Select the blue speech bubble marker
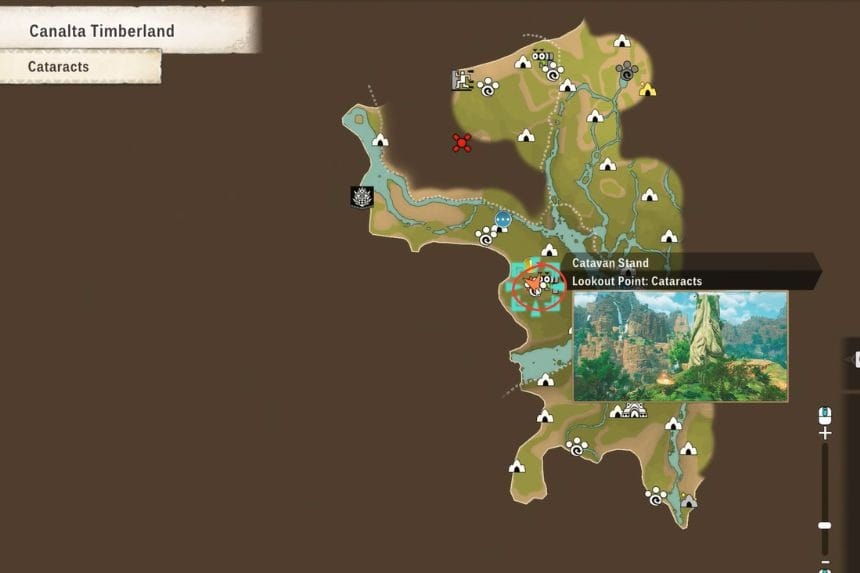Screen dimensions: 860x573 click(x=503, y=219)
